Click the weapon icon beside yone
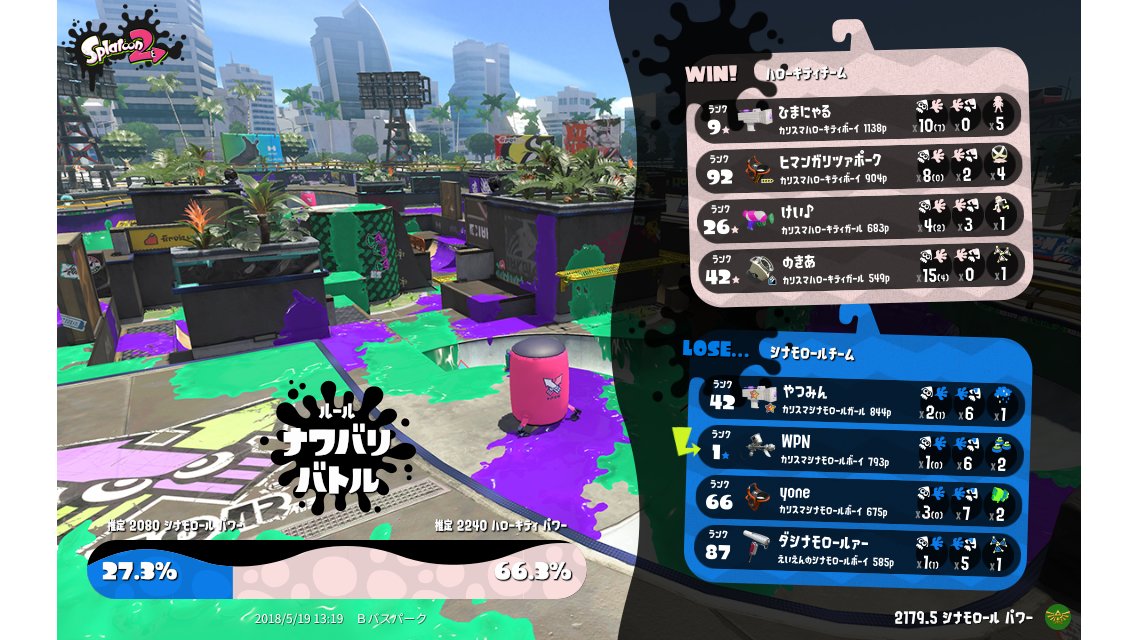The width and height of the screenshot is (1138, 640). [x=760, y=500]
